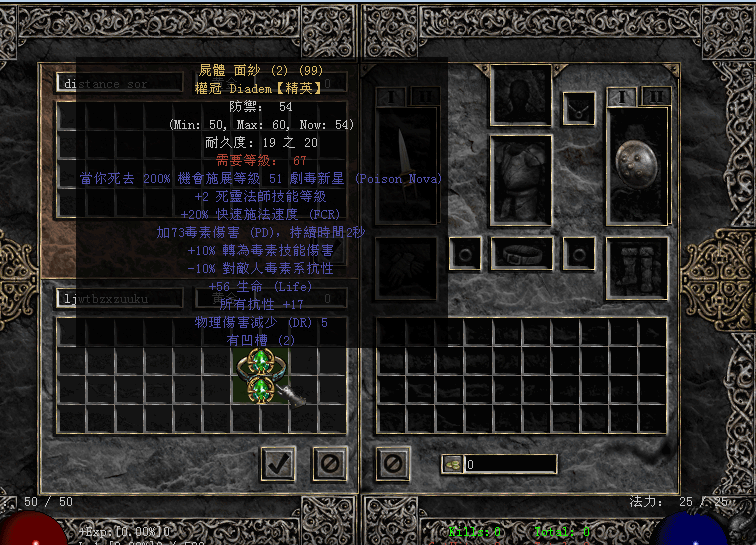This screenshot has height=545, width=756.
Task: Pick up the upper green-gem diadem
Action: (261, 361)
